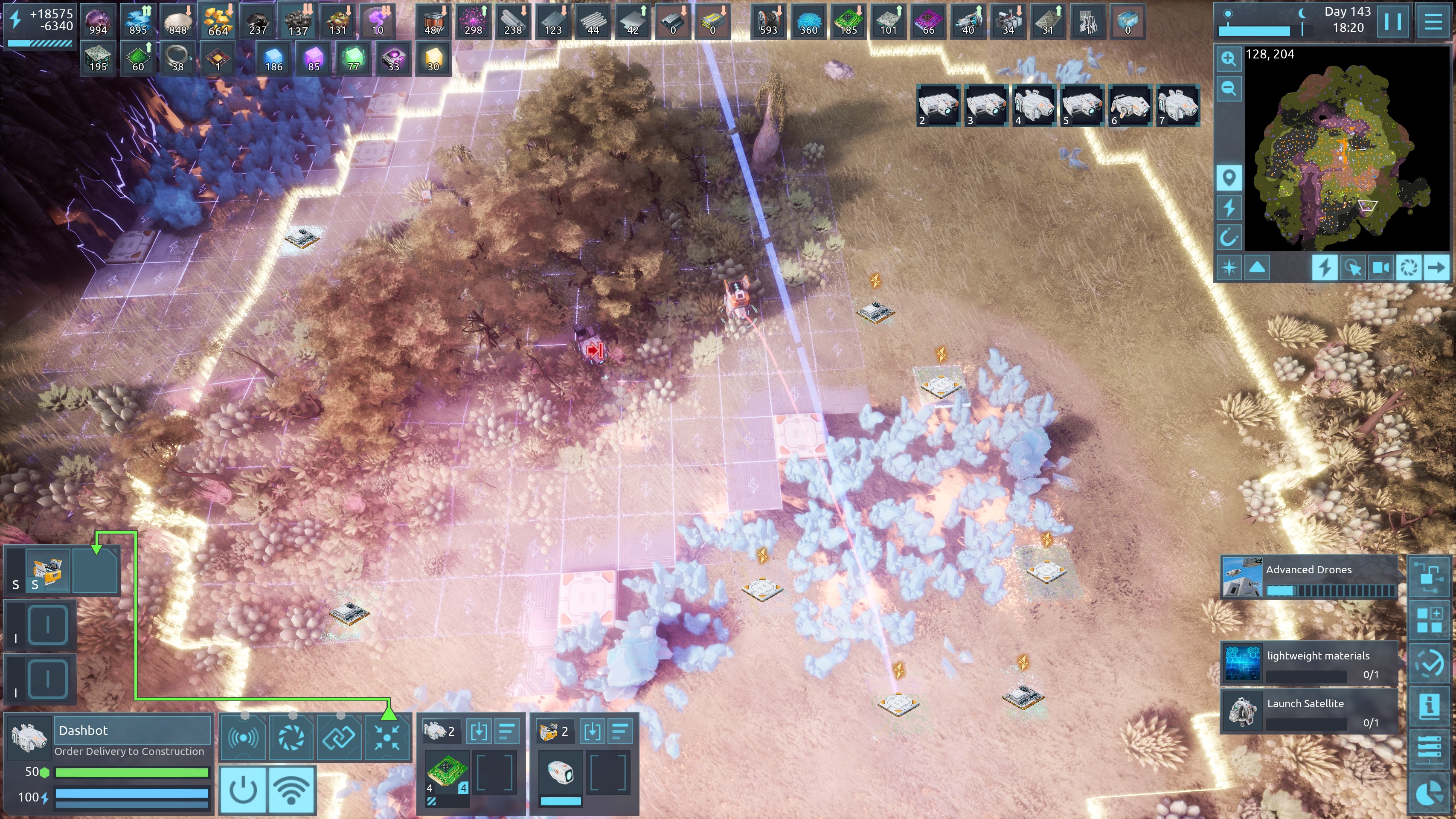1456x819 pixels.
Task: Click the Dashbot name field
Action: point(133,730)
